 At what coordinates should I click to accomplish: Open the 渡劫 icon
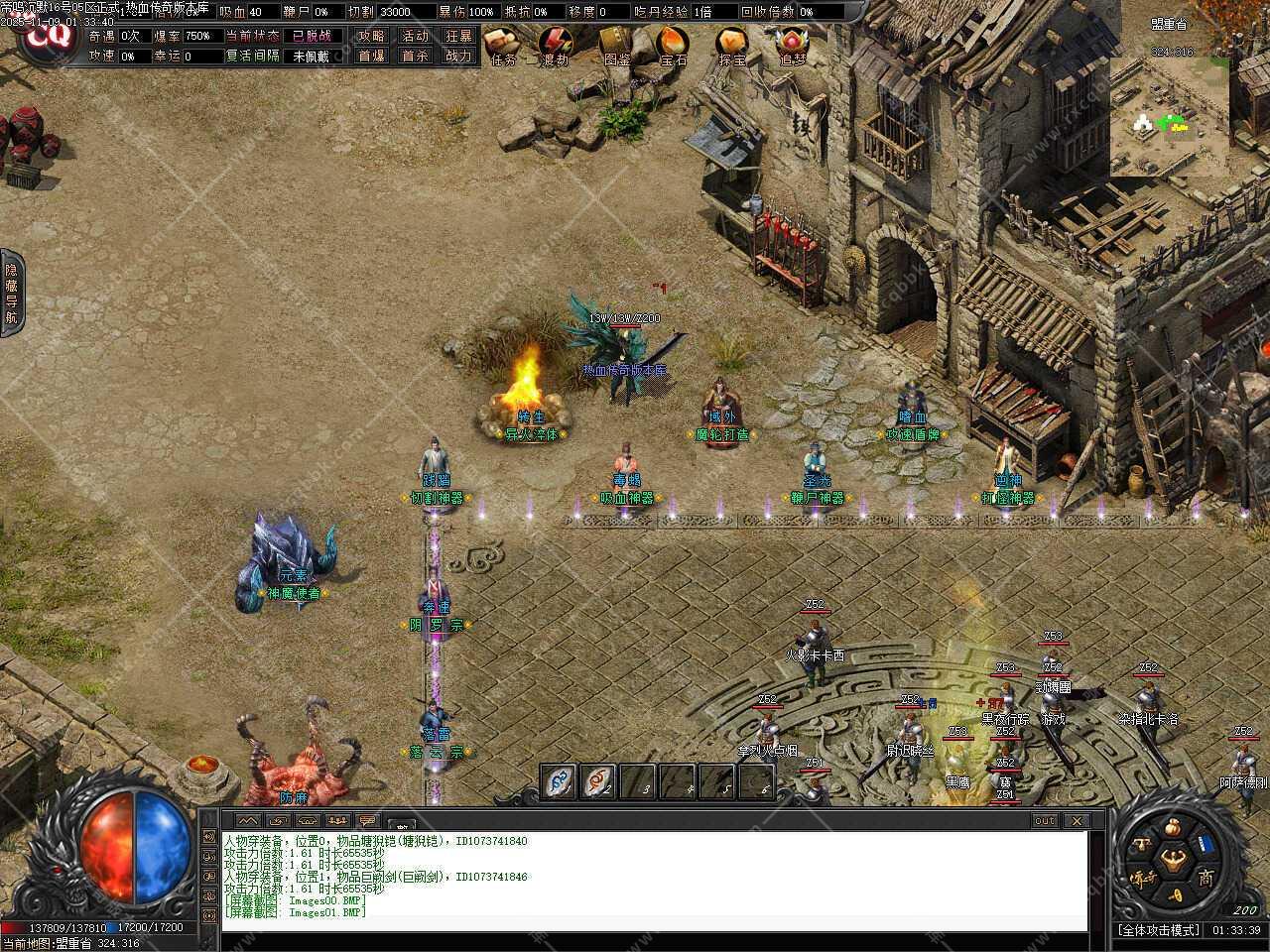coord(555,44)
